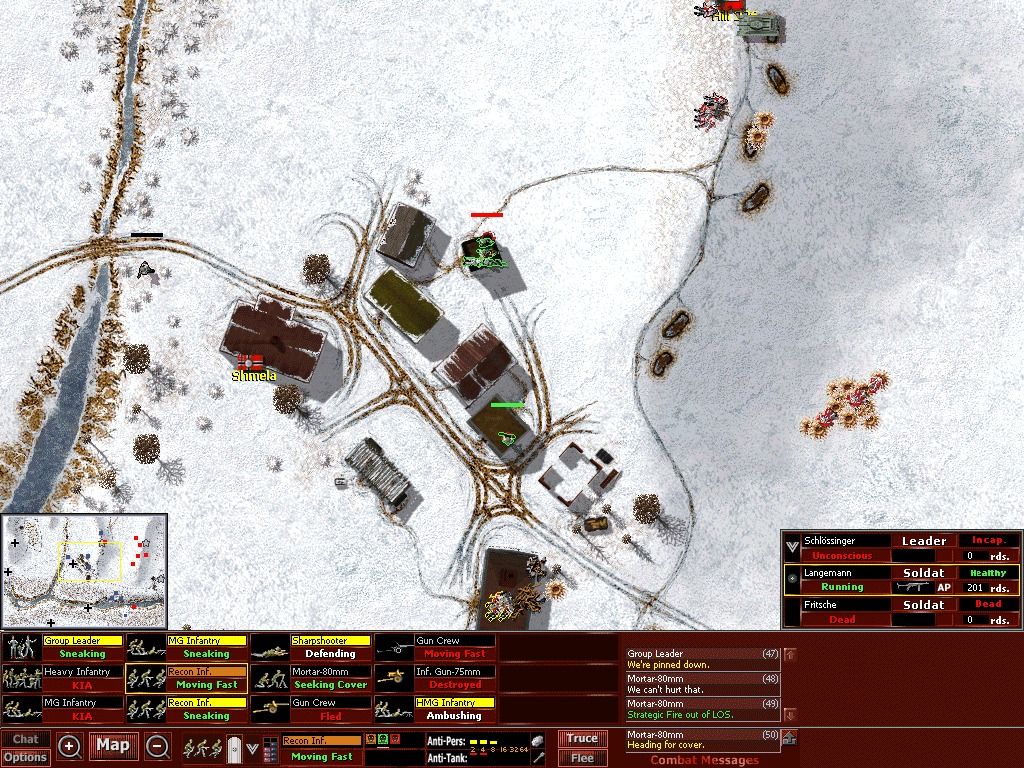
Task: Click the Flee button
Action: 582,758
